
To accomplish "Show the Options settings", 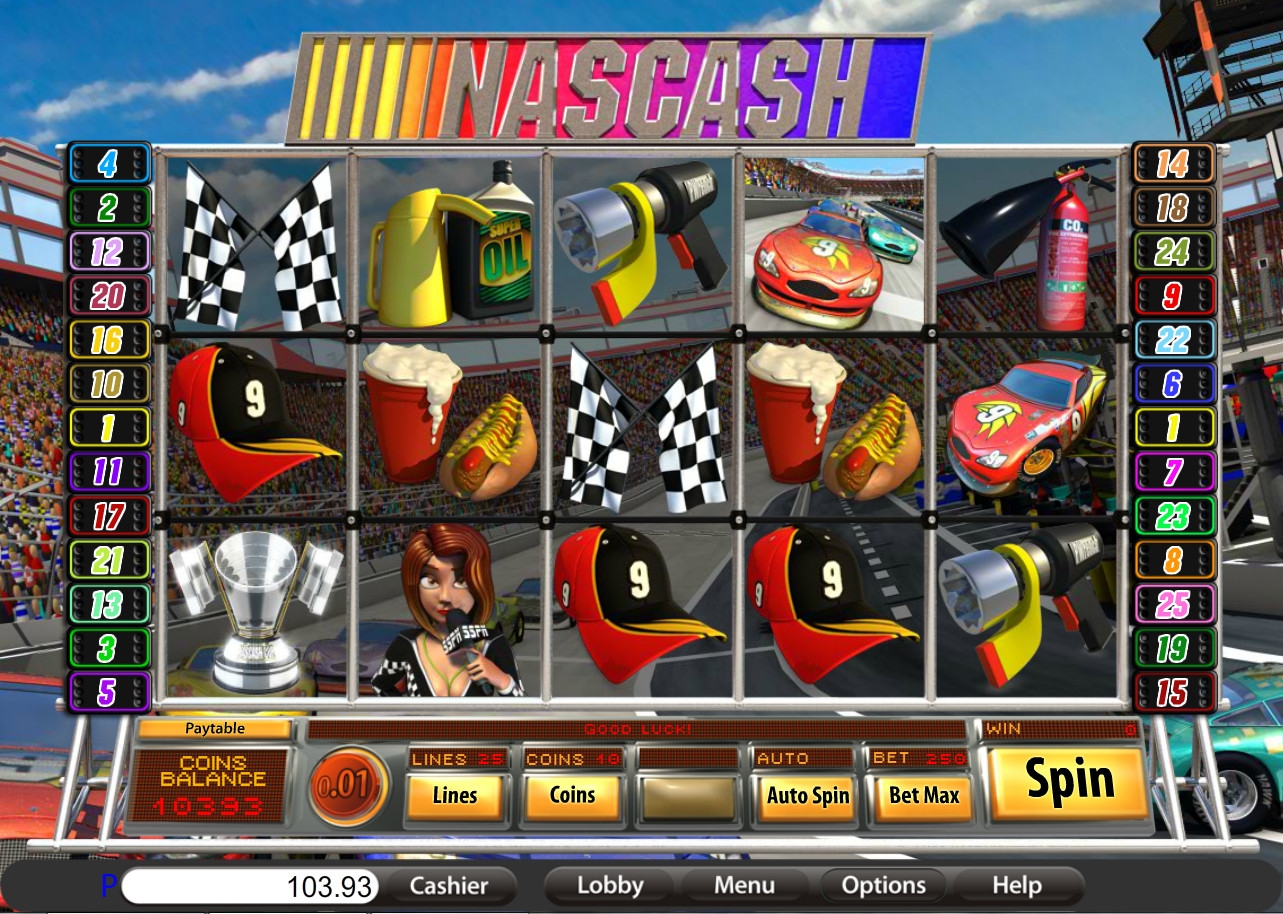I will click(883, 886).
